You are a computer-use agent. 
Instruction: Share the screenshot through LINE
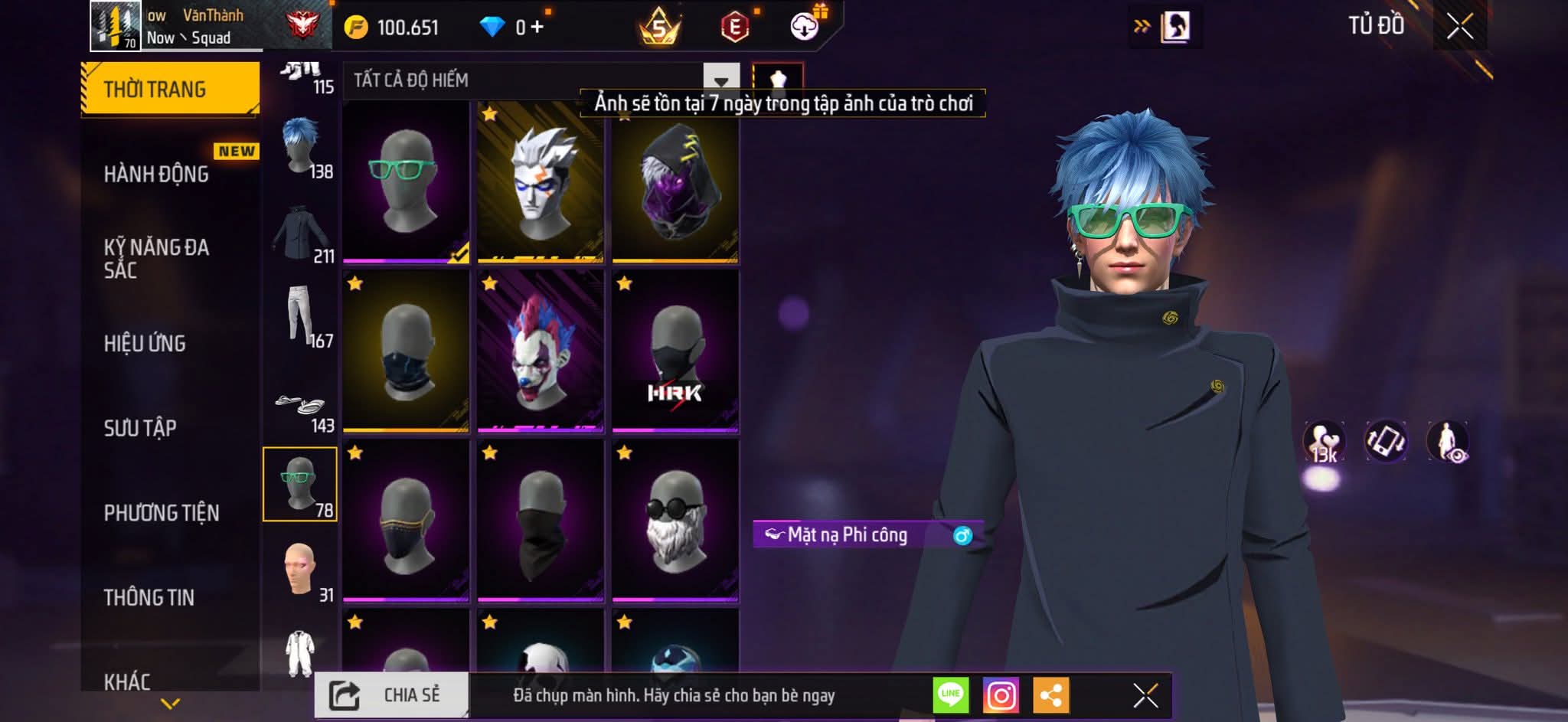click(951, 695)
